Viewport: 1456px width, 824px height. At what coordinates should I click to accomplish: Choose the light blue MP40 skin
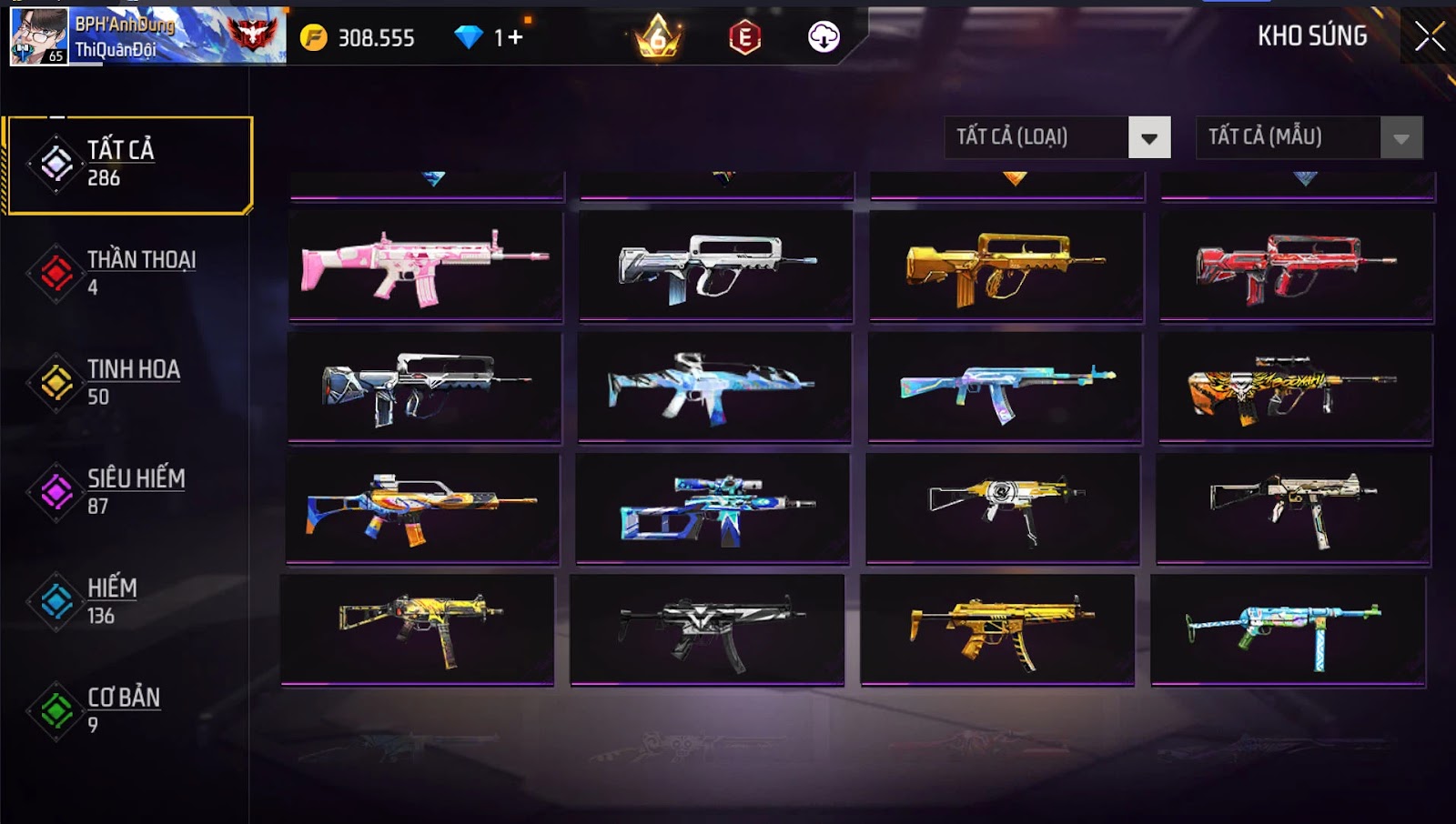pos(1288,629)
